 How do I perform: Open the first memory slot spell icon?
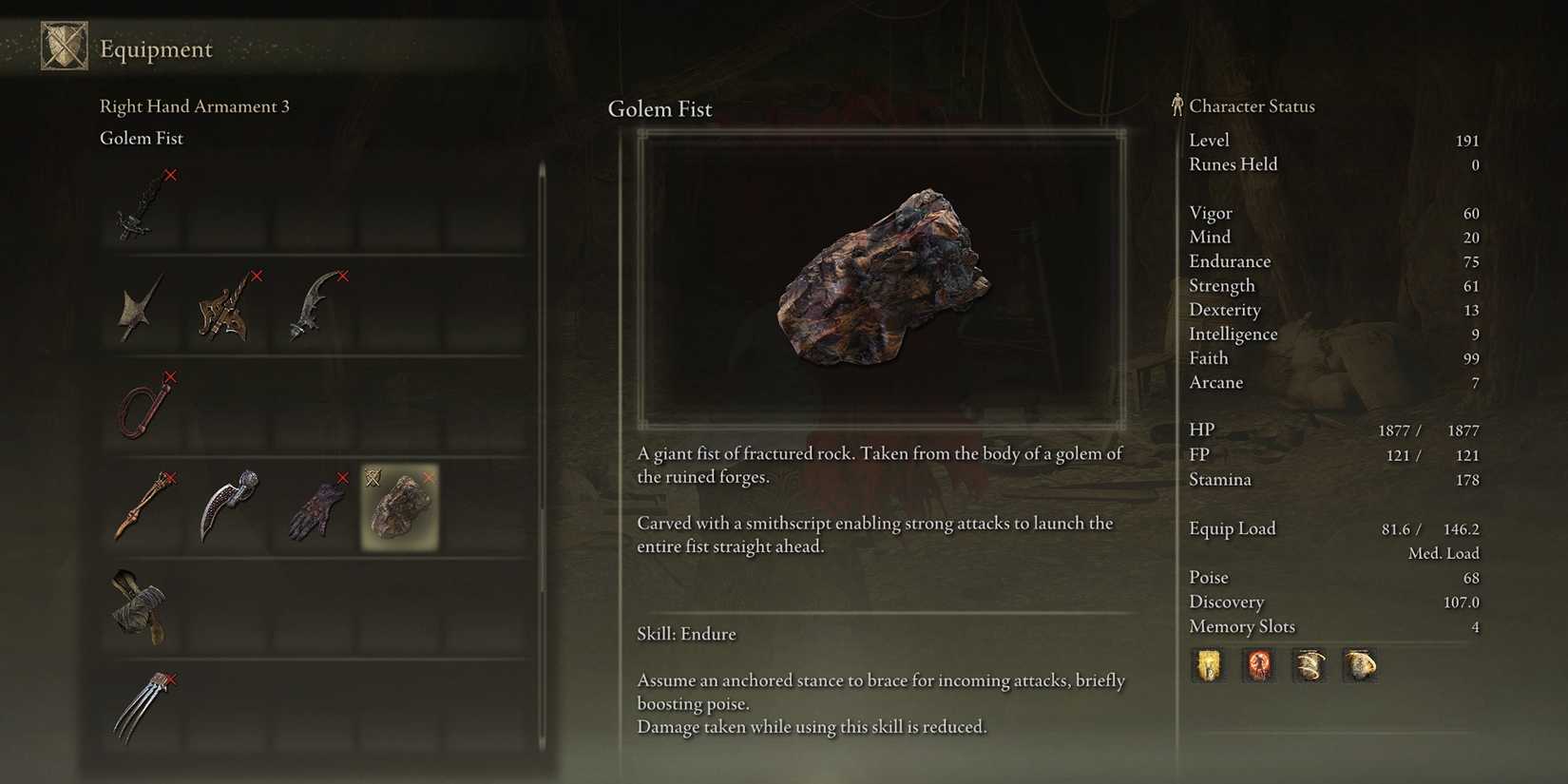click(x=1208, y=665)
